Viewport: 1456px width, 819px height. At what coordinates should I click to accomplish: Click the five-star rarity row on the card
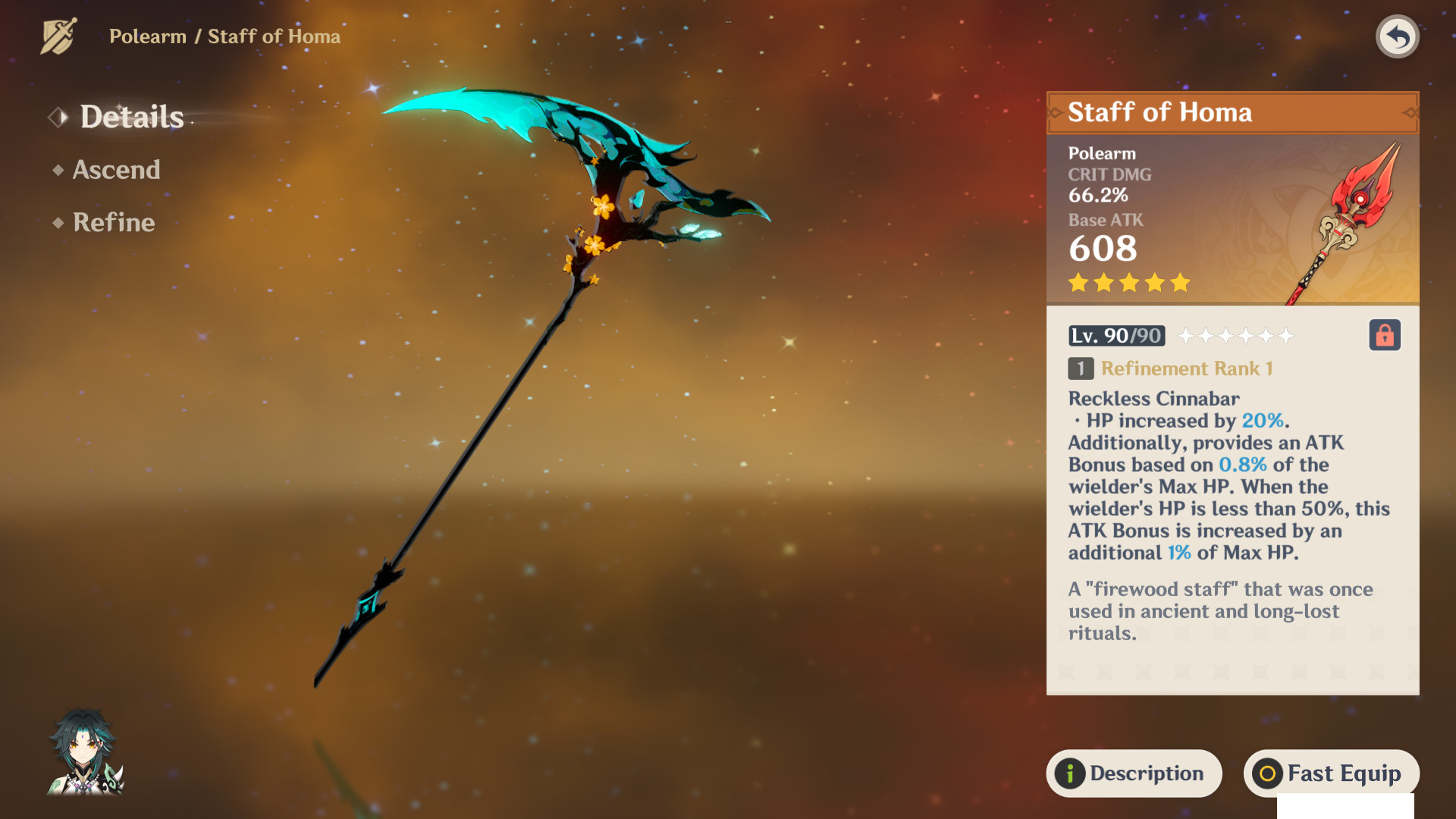coord(1128,282)
